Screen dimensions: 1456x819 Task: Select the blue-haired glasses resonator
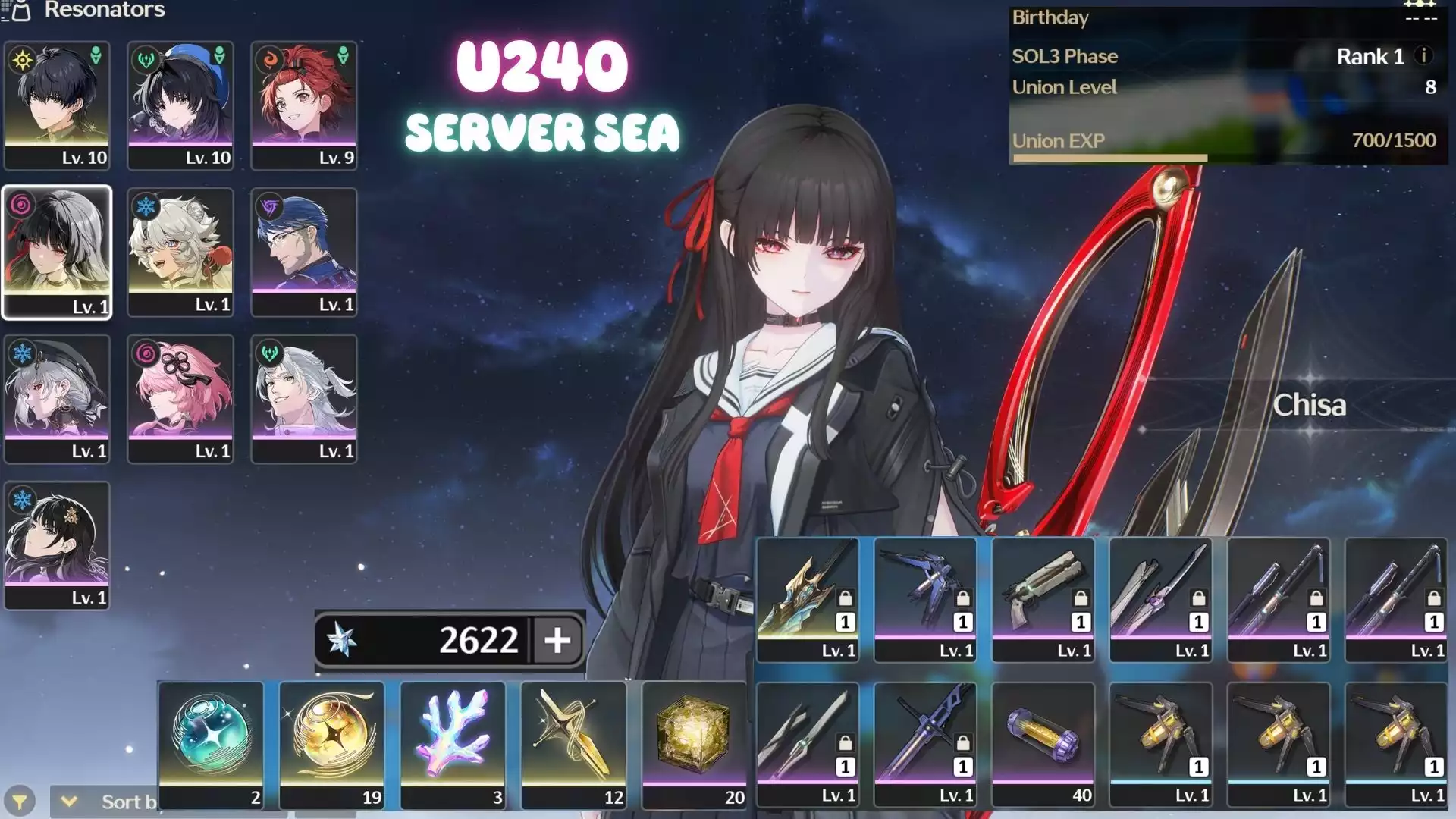304,252
